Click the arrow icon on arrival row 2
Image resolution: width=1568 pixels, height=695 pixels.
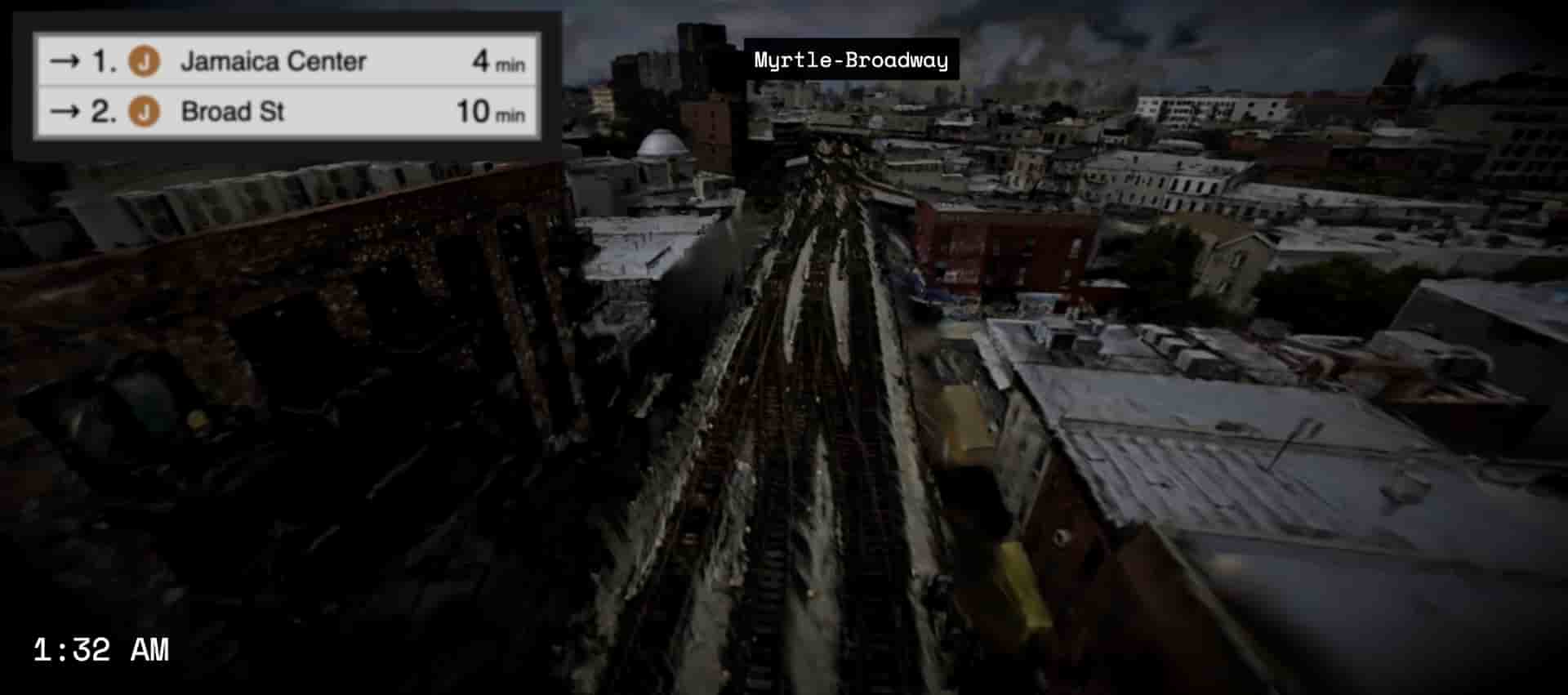click(64, 111)
